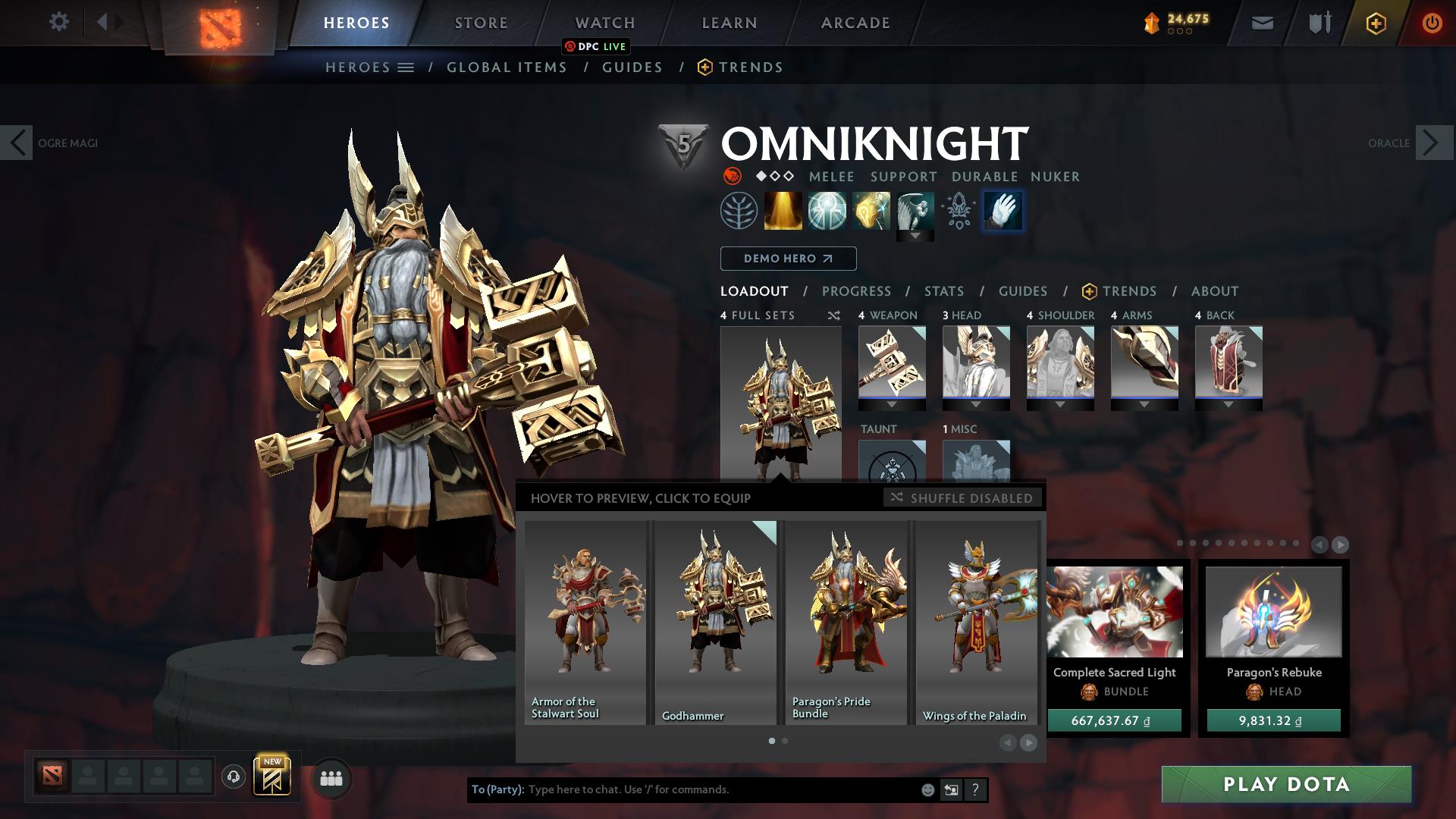The image size is (1456, 819).
Task: Select the Guardian Angel ability icon
Action: point(916,210)
